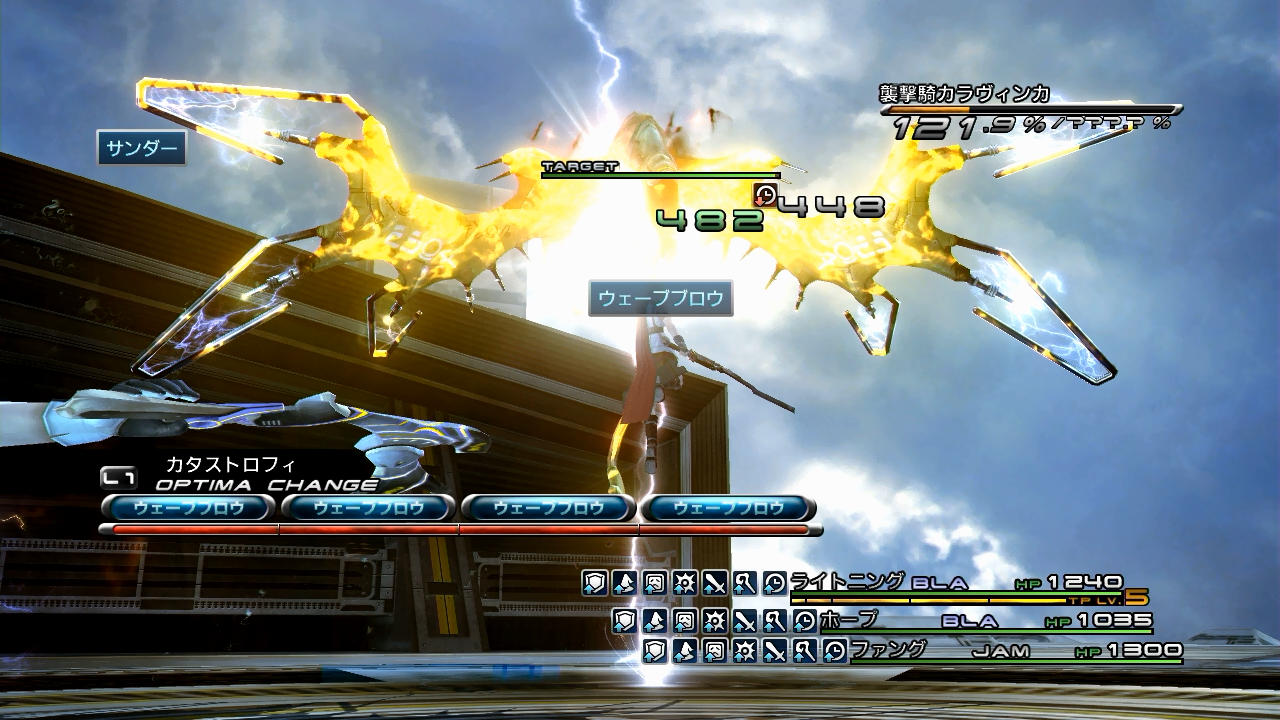The height and width of the screenshot is (720, 1280).
Task: Click Hope's Bravery sword status icon
Action: tap(744, 621)
